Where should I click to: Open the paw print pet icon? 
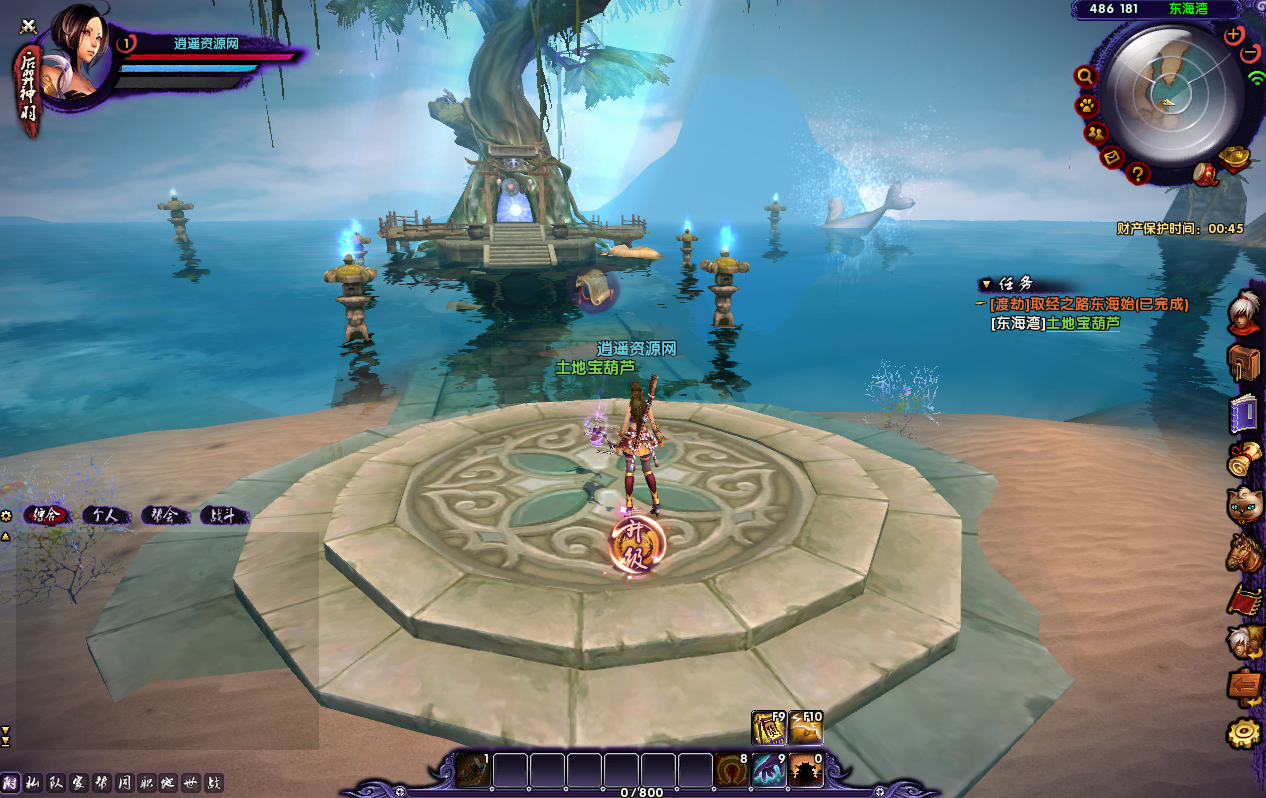1086,105
